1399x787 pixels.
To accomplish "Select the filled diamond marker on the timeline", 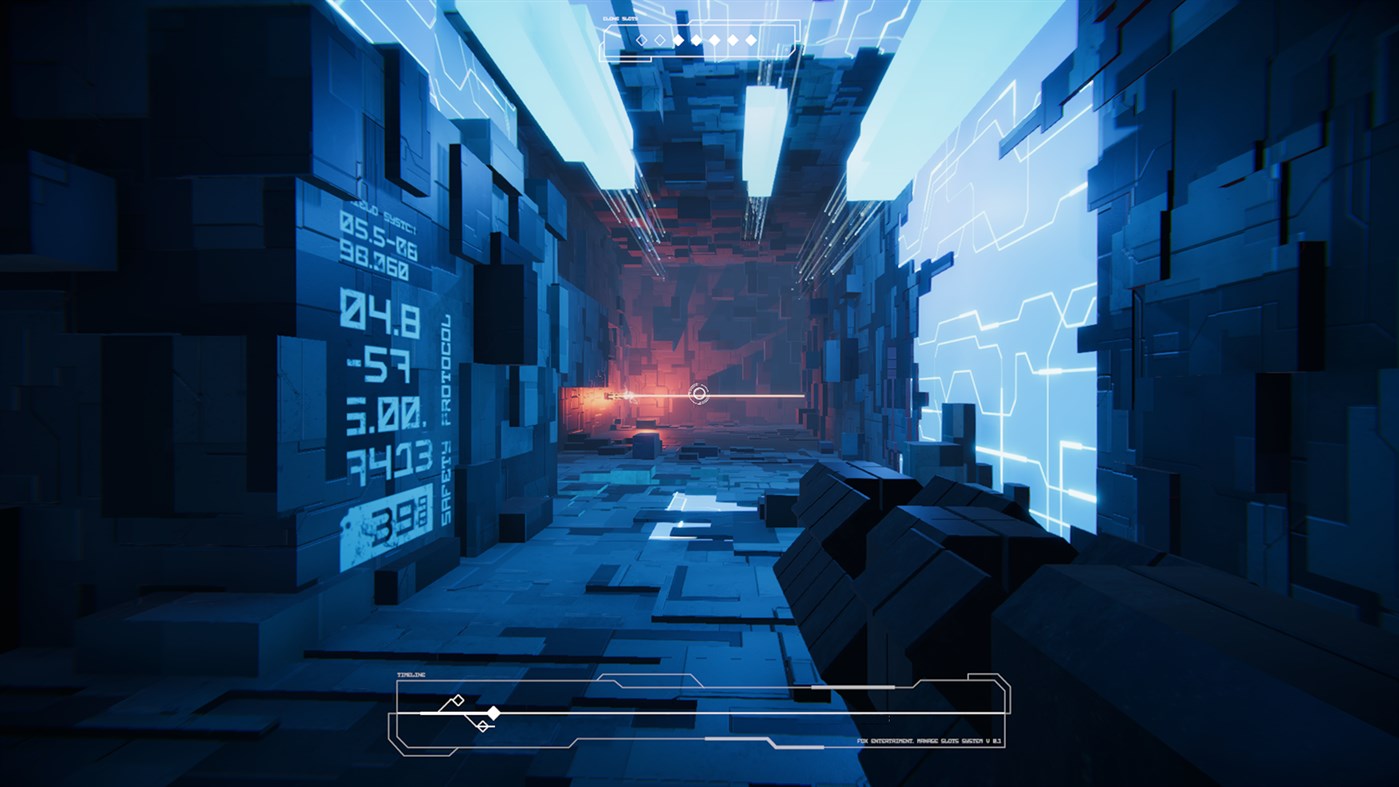I will point(494,713).
